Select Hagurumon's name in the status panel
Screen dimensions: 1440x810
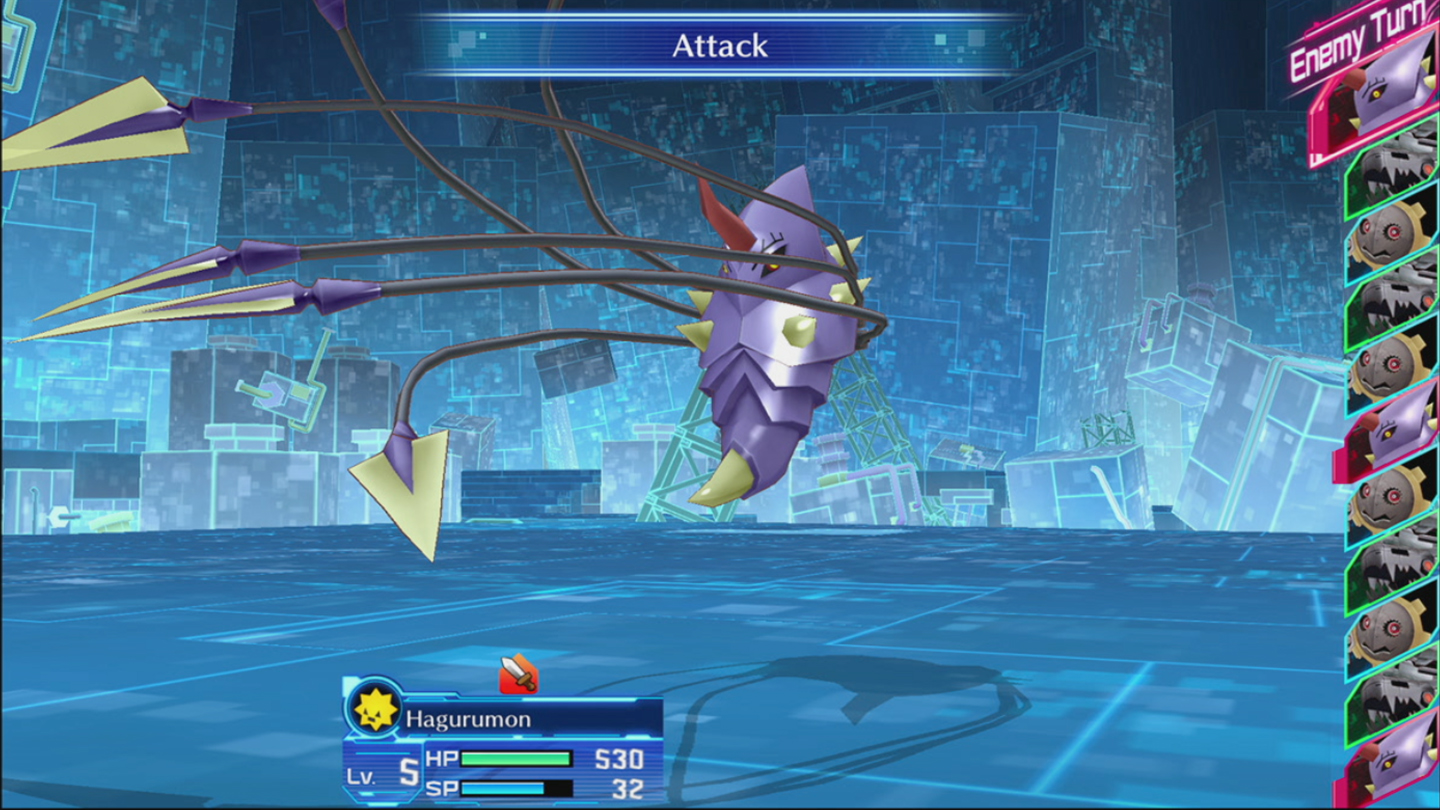tap(468, 719)
